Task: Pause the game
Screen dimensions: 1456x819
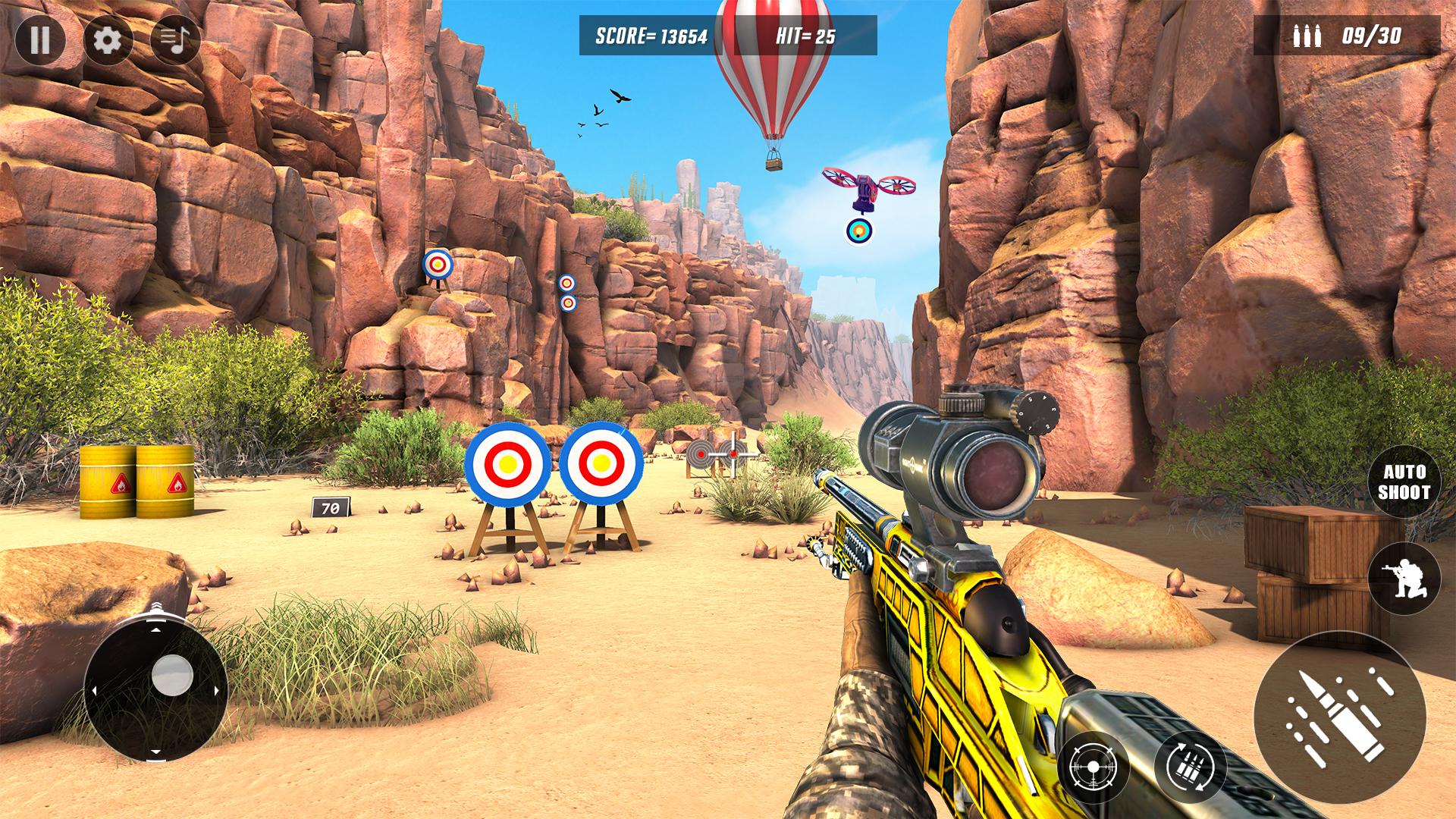Action: click(39, 39)
